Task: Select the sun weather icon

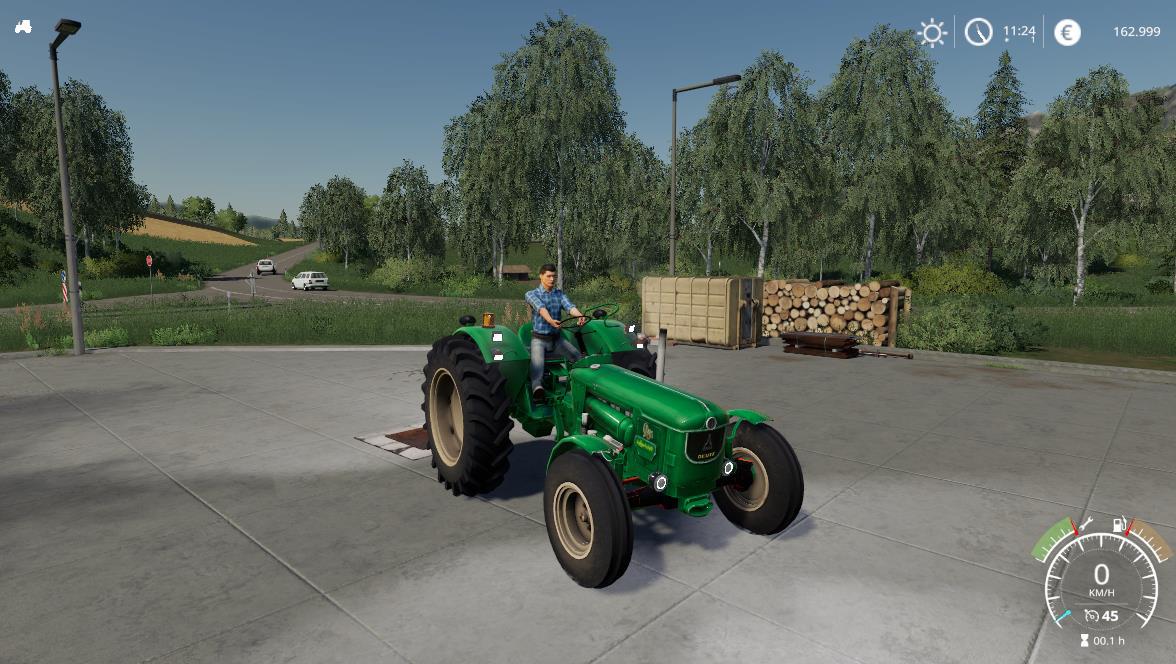Action: [x=932, y=32]
